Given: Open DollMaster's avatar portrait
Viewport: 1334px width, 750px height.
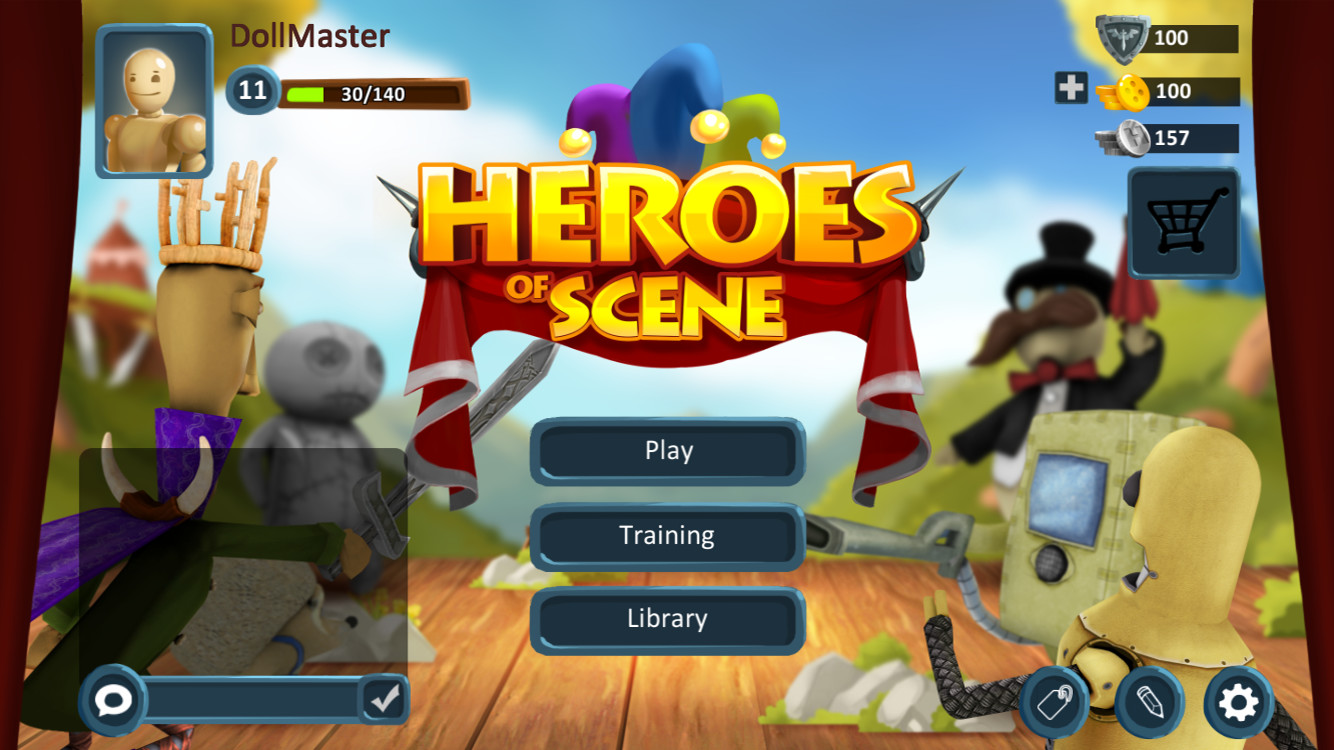Looking at the screenshot, I should (152, 100).
